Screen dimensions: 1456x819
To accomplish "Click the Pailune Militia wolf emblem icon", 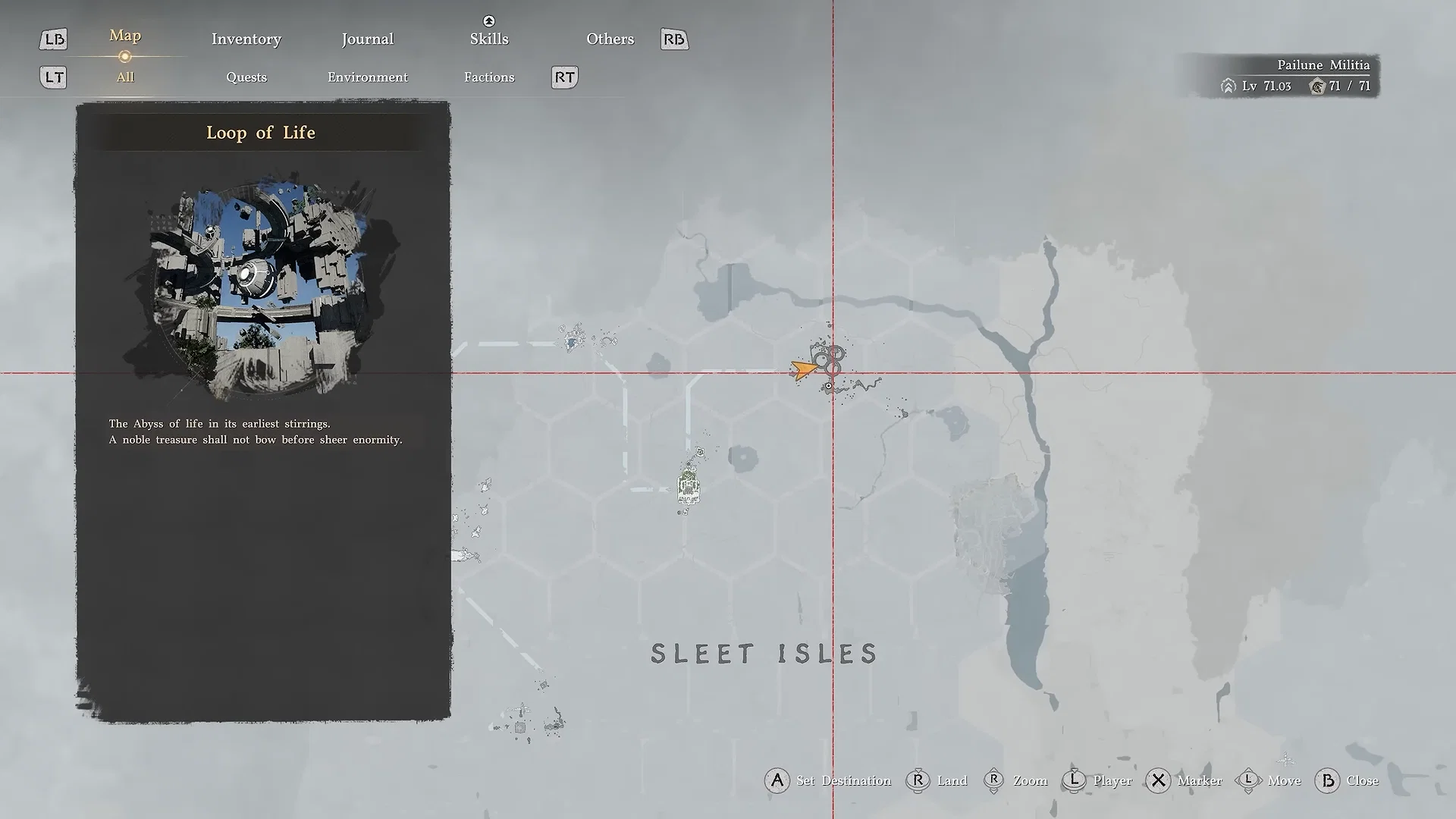I will [x=1318, y=86].
